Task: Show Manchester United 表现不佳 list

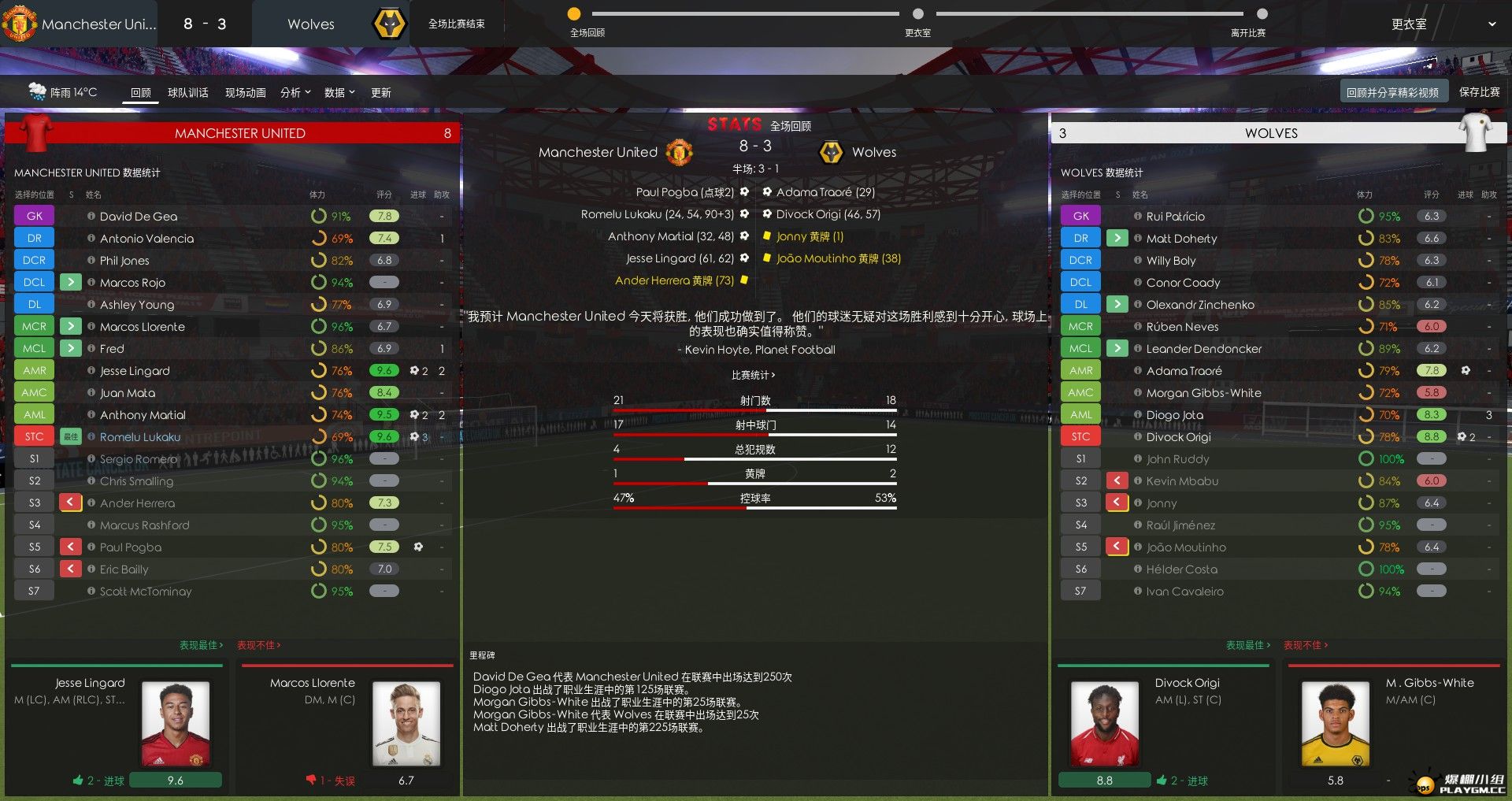Action: [258, 645]
